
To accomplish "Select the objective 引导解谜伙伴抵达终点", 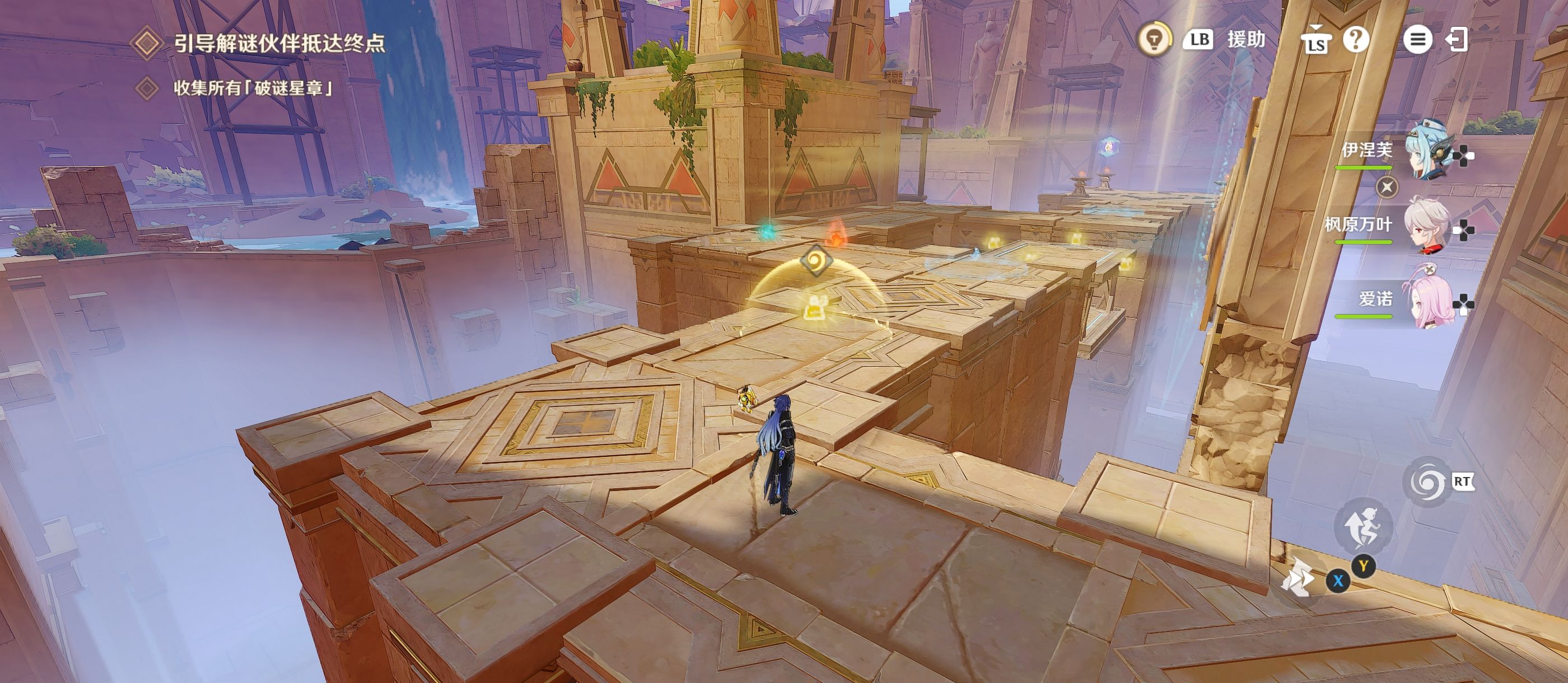I will click(x=279, y=43).
